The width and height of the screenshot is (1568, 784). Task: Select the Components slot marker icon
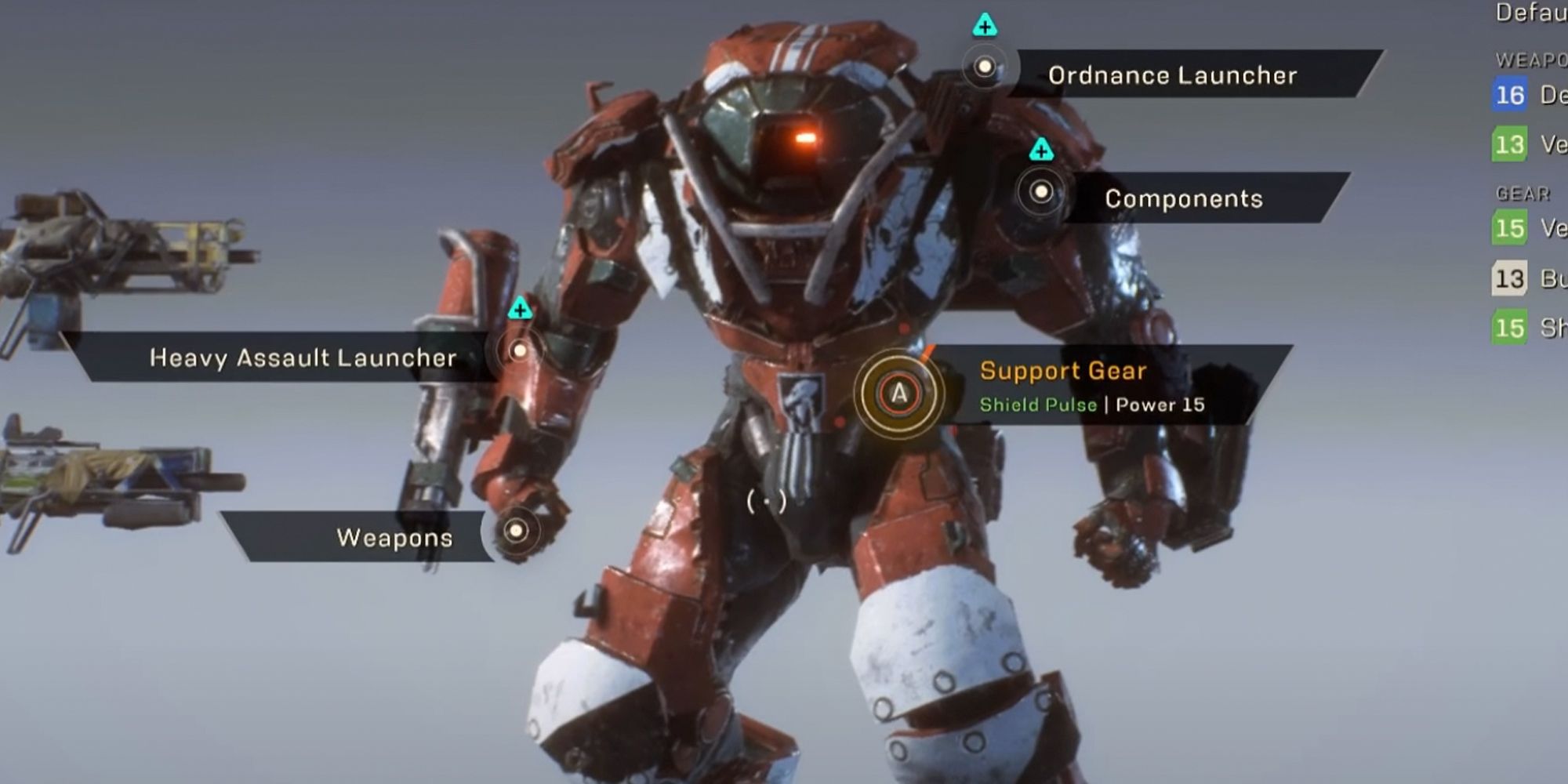point(1043,191)
